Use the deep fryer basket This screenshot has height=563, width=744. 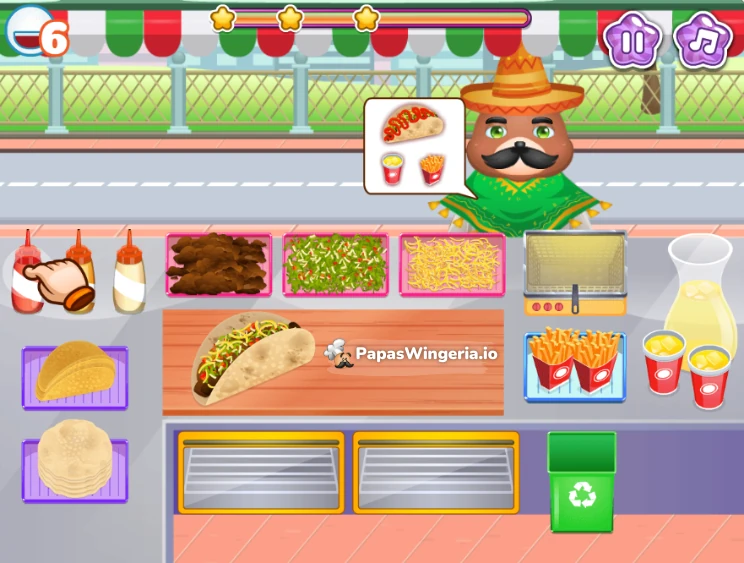pos(574,267)
